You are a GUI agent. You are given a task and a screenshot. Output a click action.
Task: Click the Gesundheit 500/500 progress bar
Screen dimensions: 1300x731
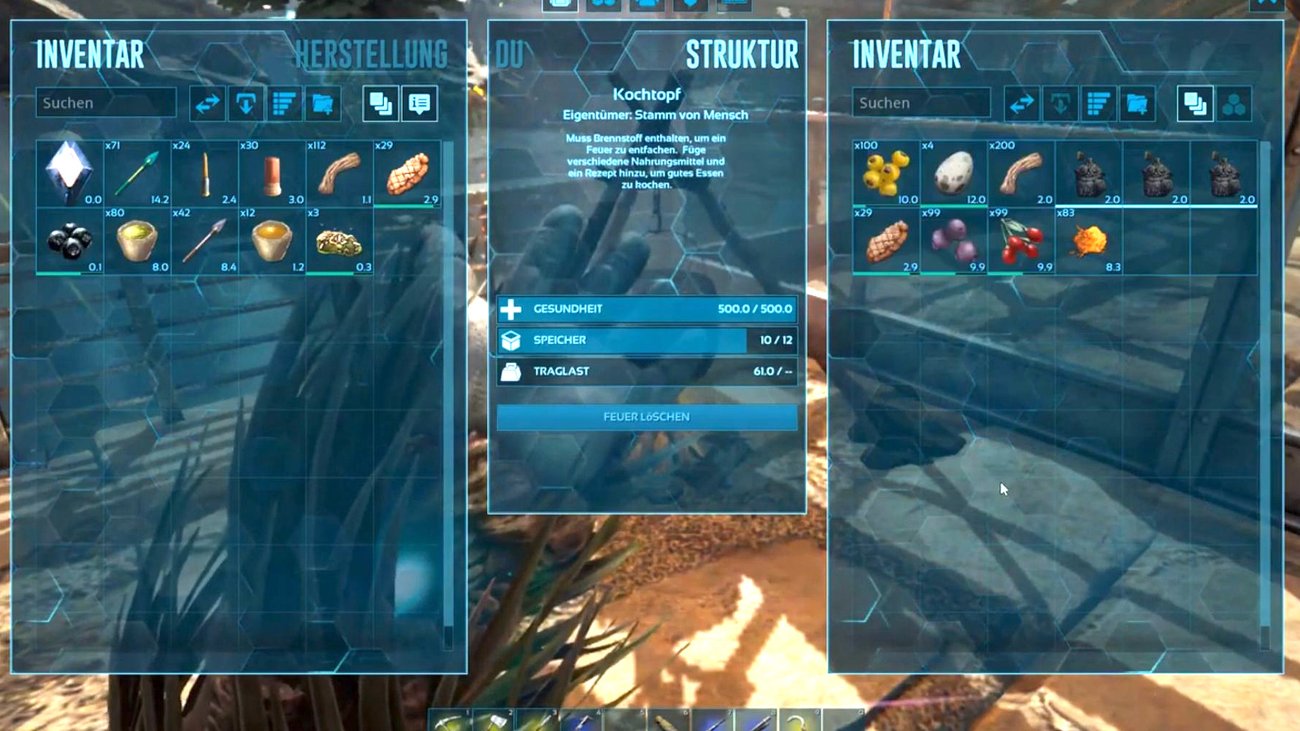coord(650,309)
